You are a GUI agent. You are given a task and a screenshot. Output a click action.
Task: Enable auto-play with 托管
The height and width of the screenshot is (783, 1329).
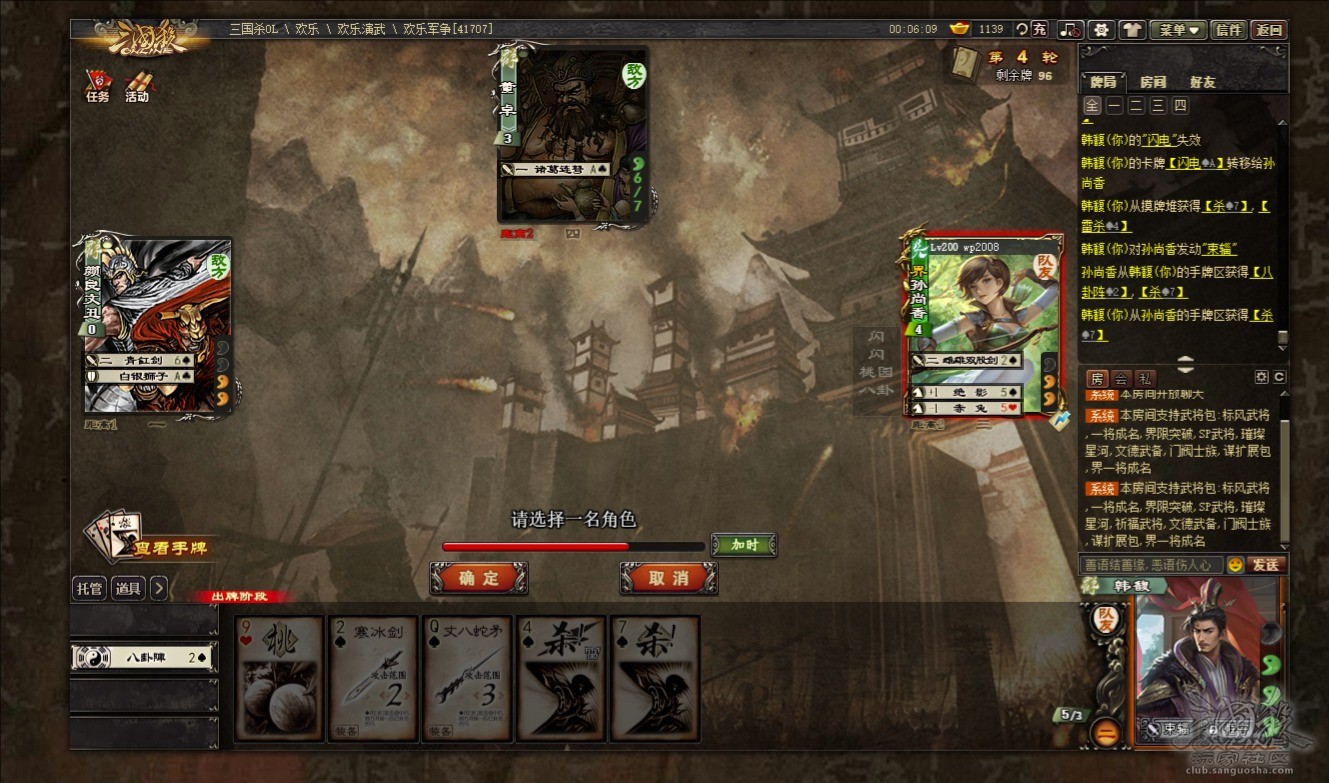point(89,588)
